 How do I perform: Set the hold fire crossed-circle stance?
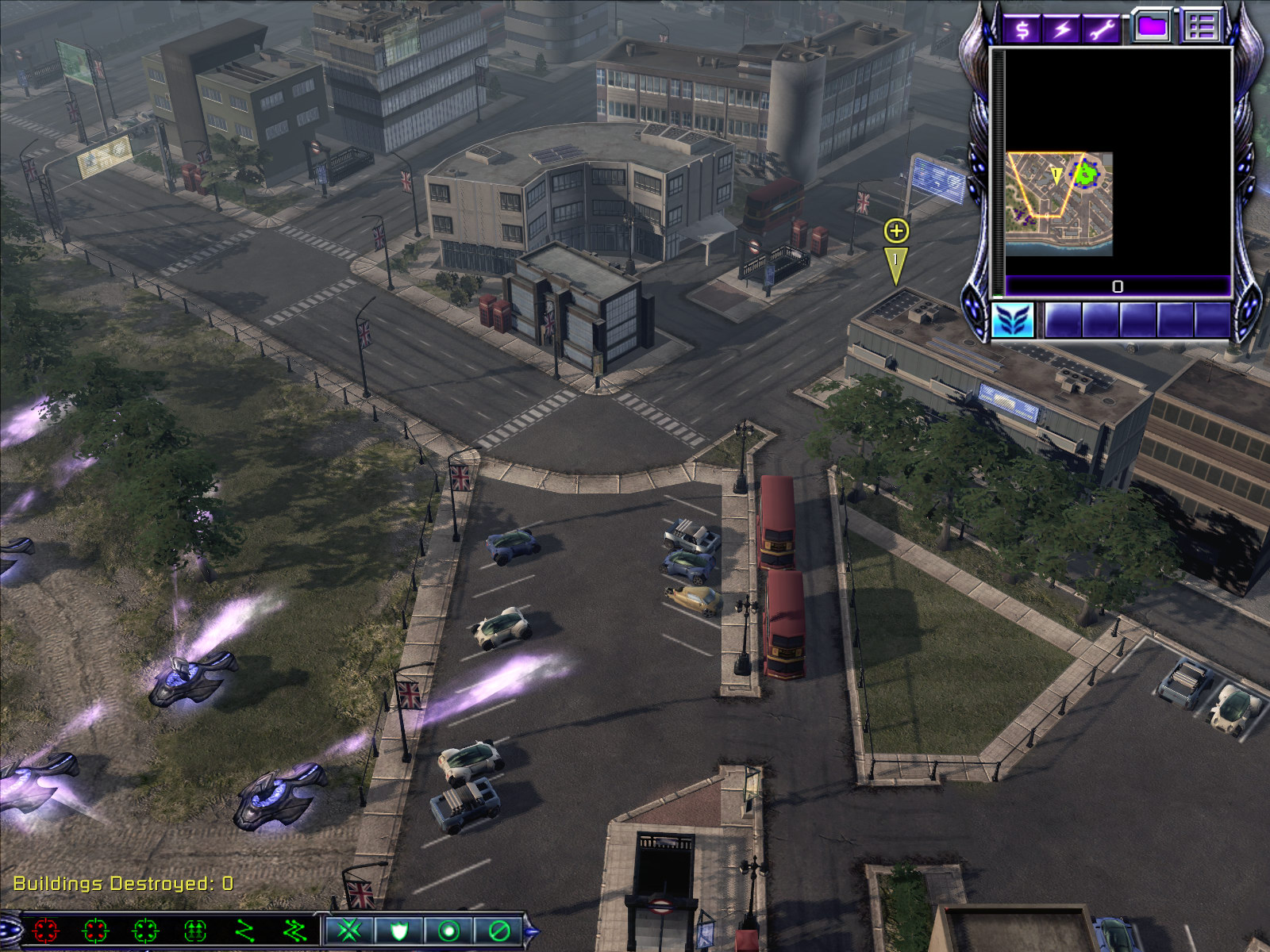[498, 930]
